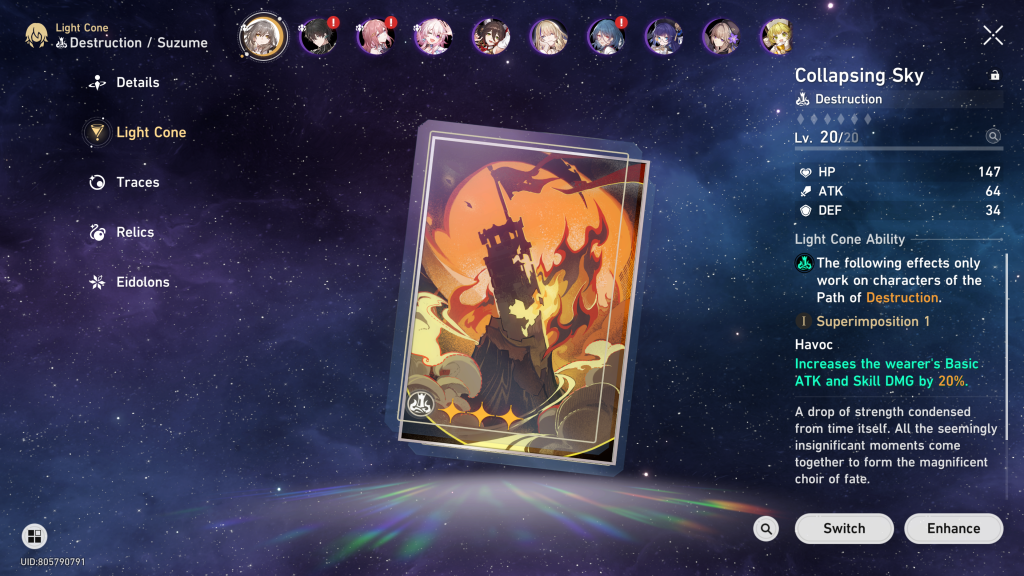
Task: Click the Switch light cone button
Action: point(844,528)
